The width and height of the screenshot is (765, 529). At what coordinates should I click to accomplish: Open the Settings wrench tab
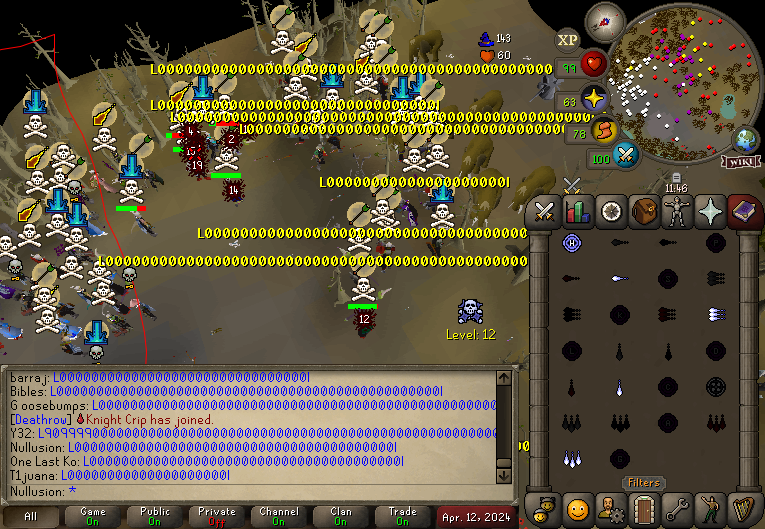click(x=678, y=507)
